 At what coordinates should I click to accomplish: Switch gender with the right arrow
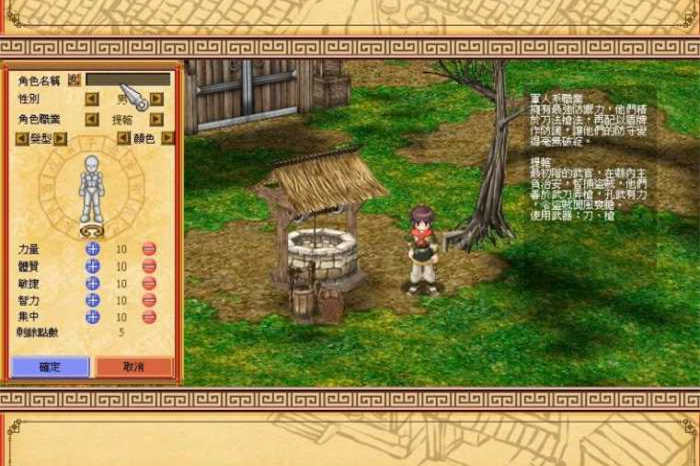point(156,99)
